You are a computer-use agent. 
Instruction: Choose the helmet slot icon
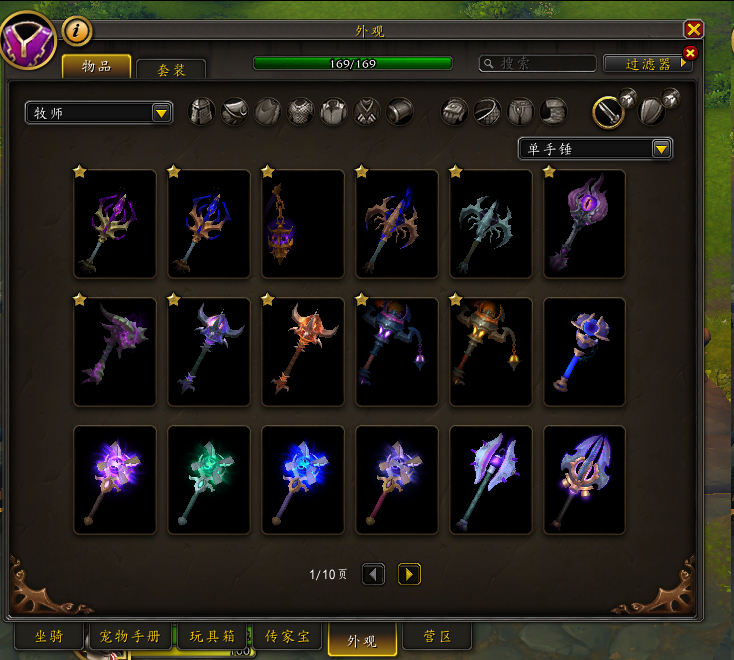(203, 111)
